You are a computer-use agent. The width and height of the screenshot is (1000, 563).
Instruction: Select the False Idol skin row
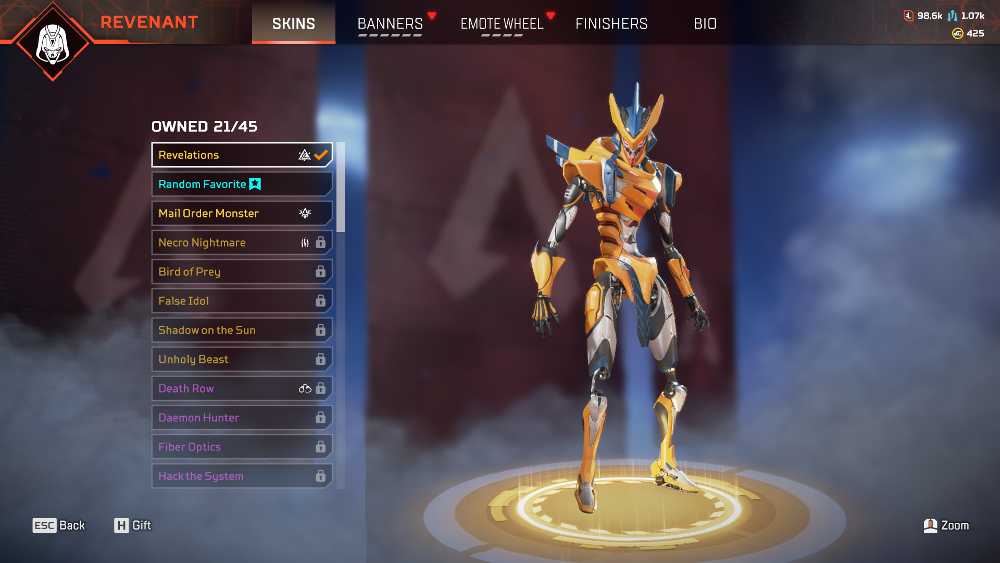point(242,300)
